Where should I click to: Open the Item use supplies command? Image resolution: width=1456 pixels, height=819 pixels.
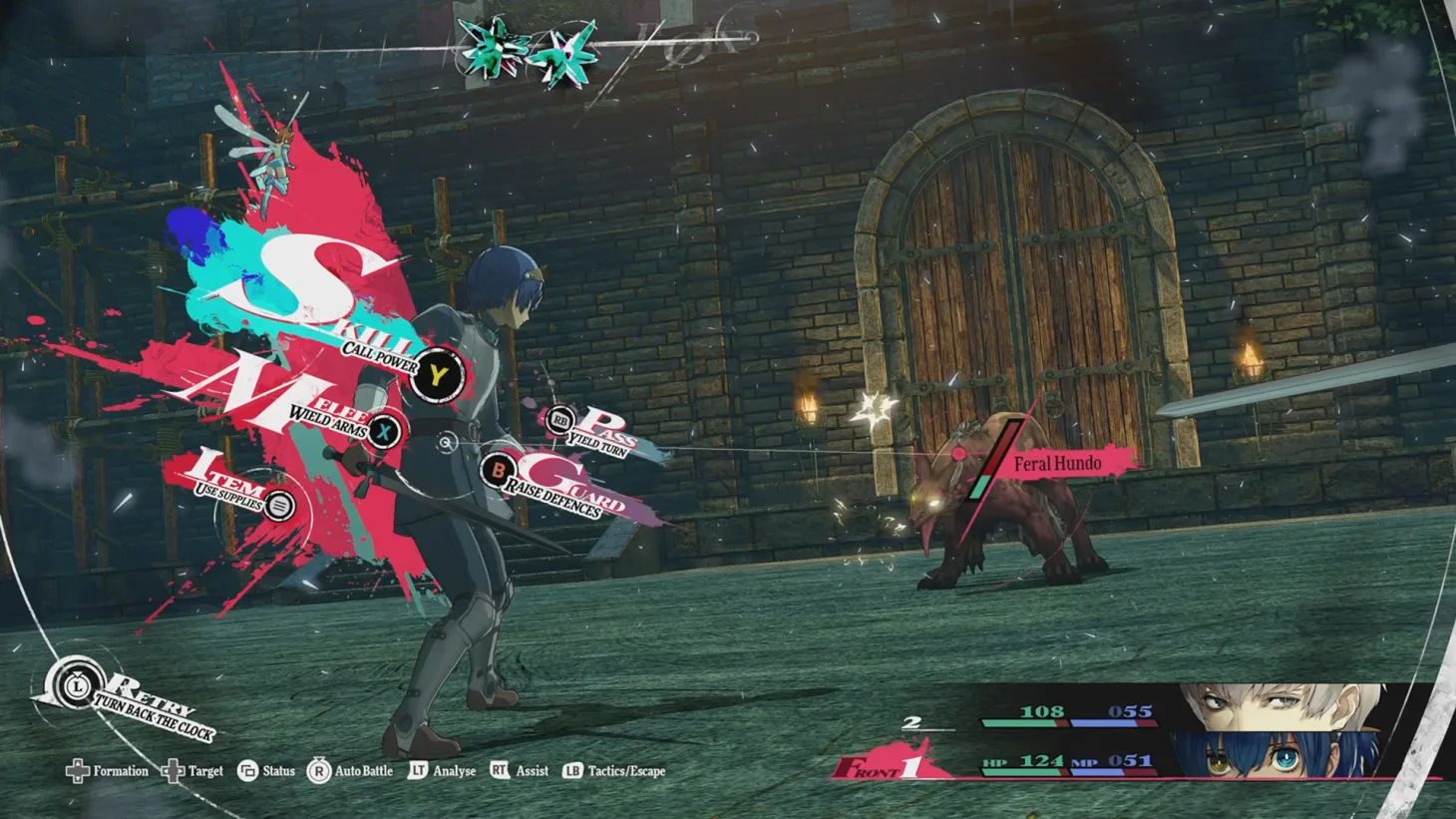tap(280, 506)
